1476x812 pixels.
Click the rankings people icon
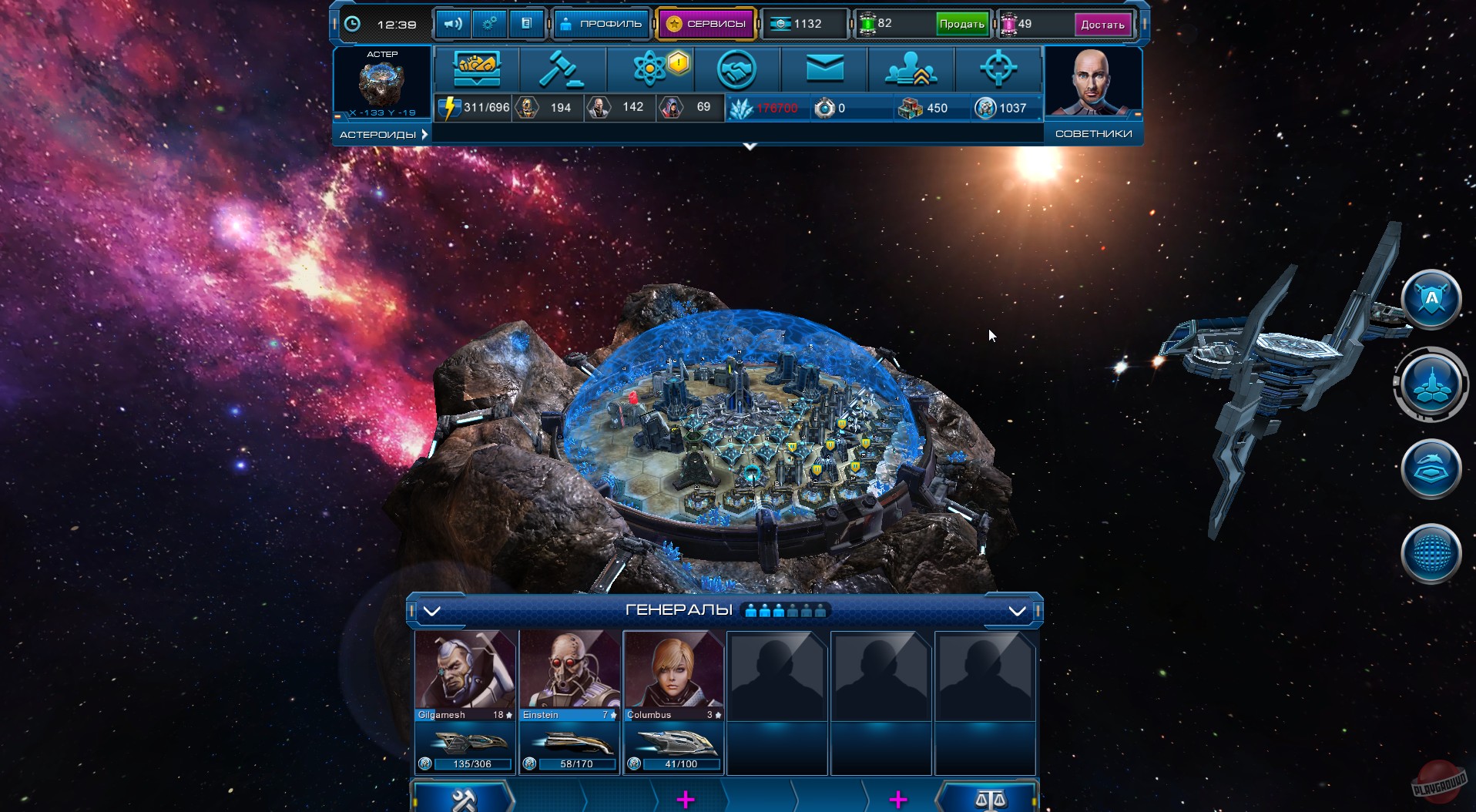click(x=912, y=69)
